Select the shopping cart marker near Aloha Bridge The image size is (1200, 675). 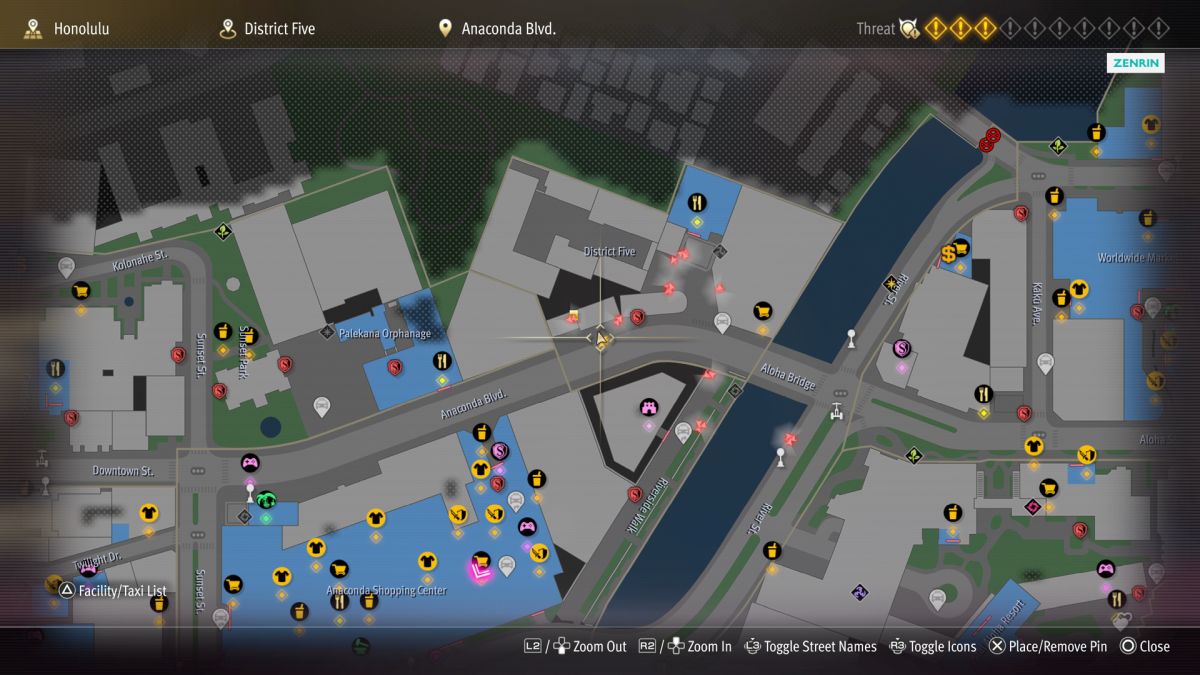[763, 311]
